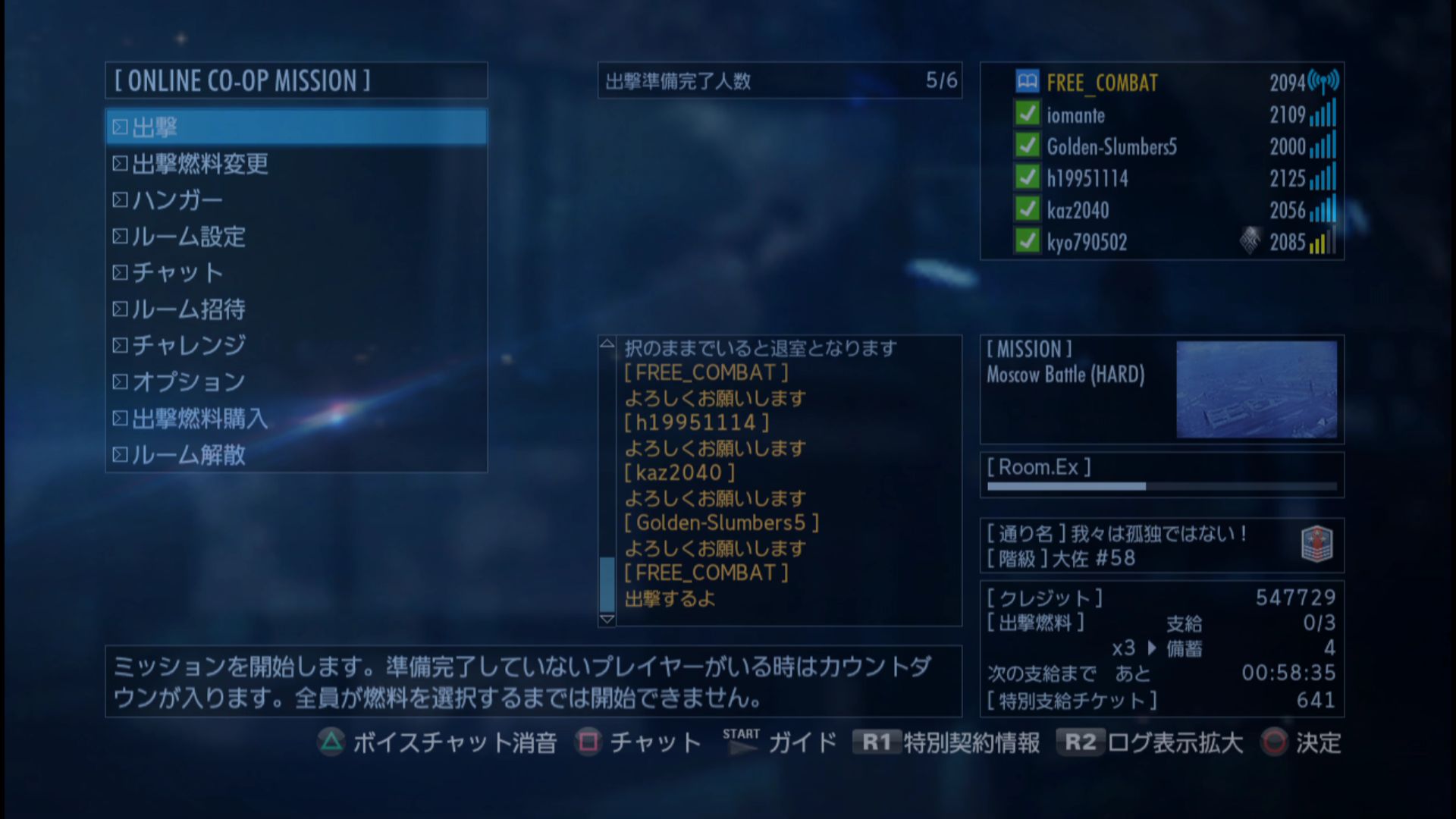This screenshot has width=1456, height=819.
Task: Select player Golden-Slumbers5 in the list
Action: pos(1111,147)
